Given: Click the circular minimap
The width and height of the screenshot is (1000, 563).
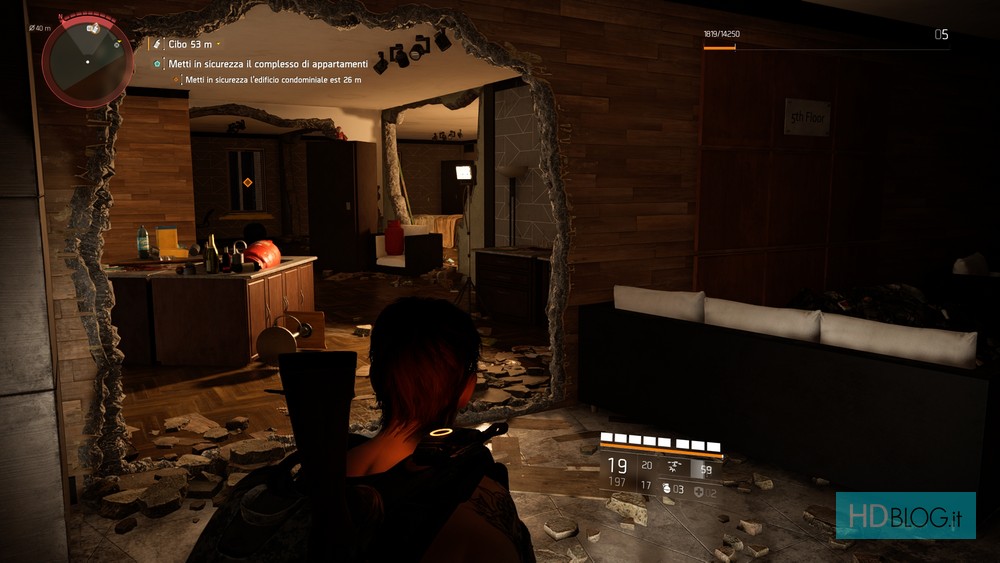Looking at the screenshot, I should pos(86,62).
